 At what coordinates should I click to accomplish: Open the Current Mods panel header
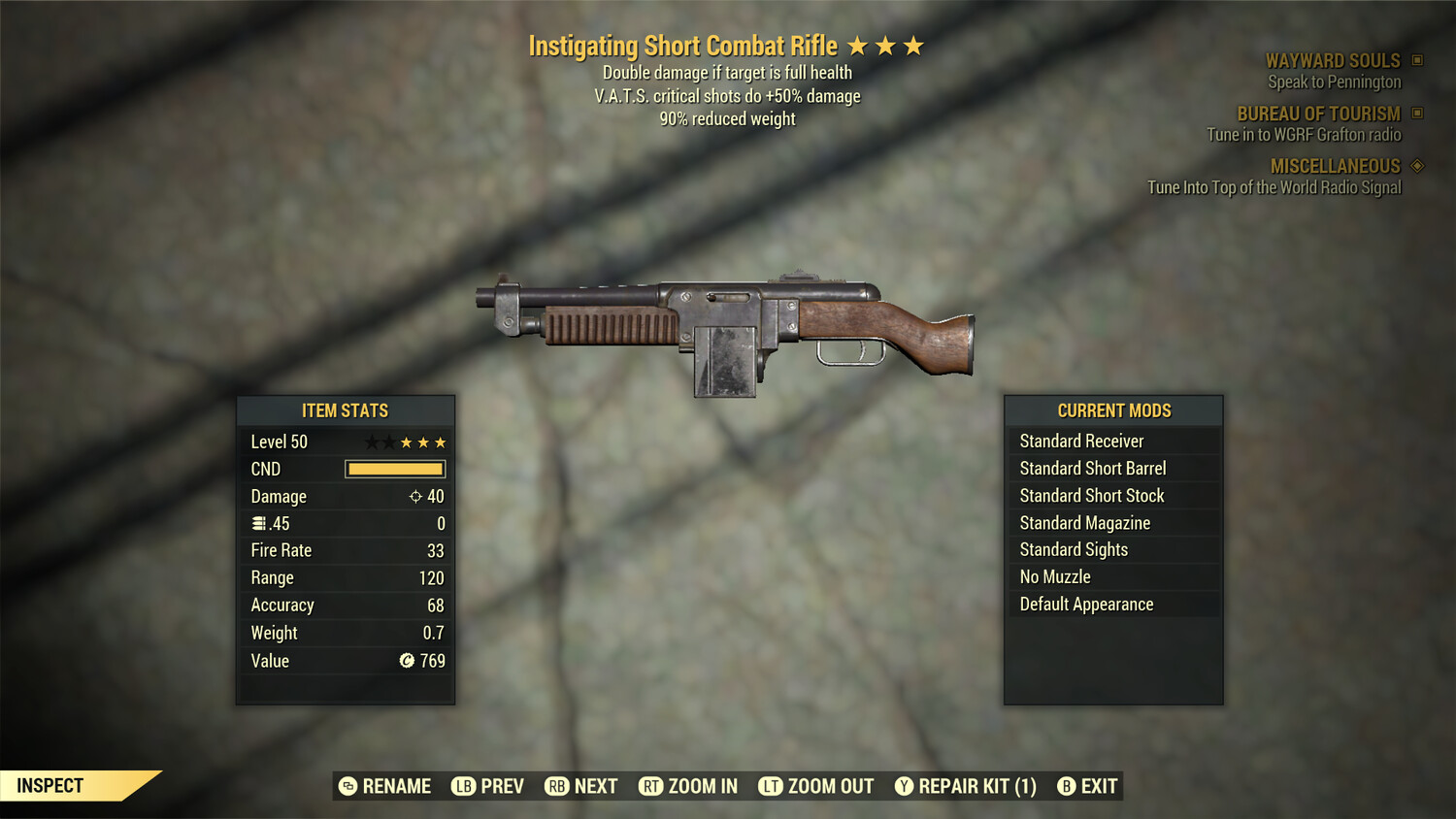[x=1113, y=409]
